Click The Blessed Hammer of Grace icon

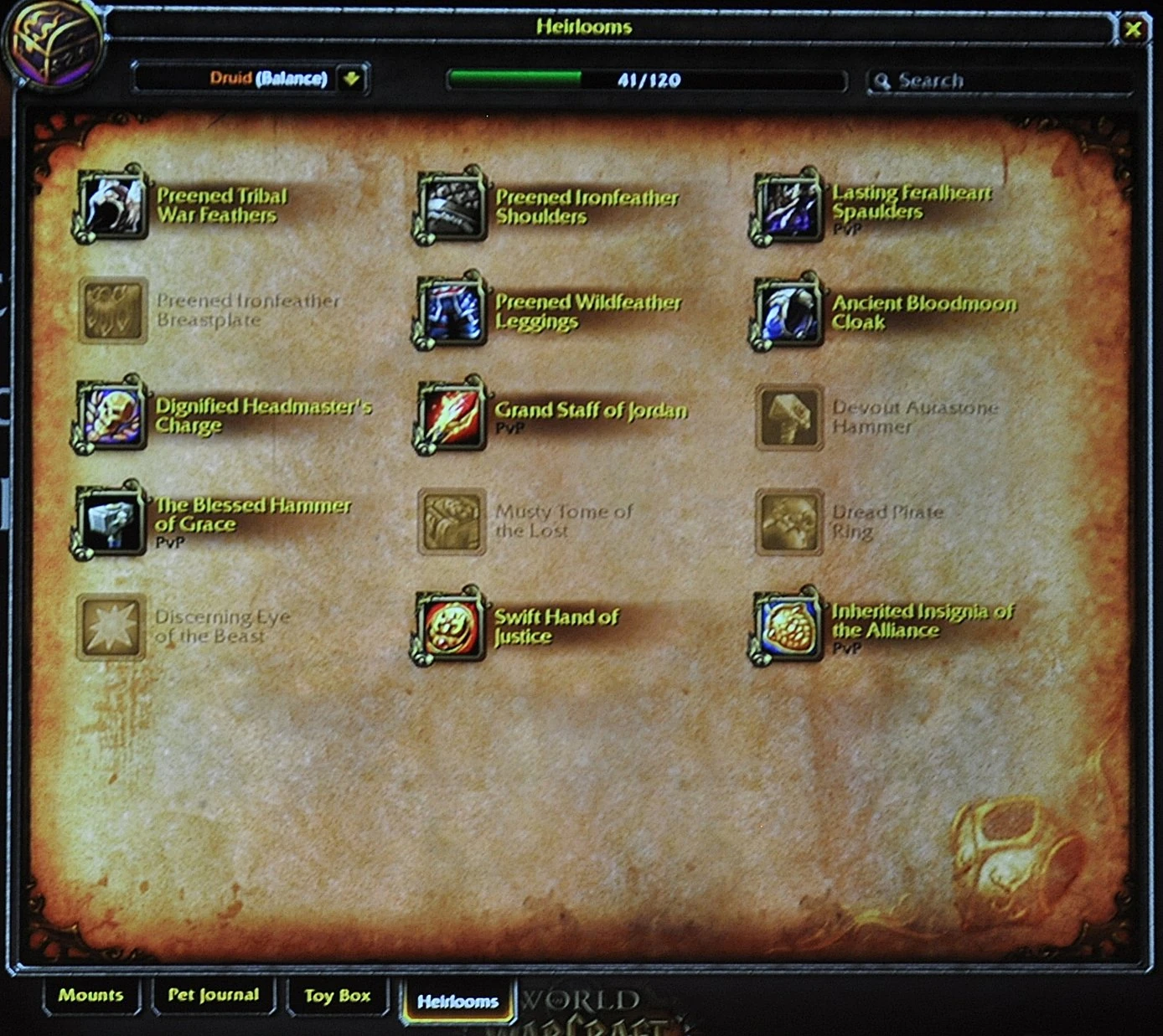[x=113, y=521]
